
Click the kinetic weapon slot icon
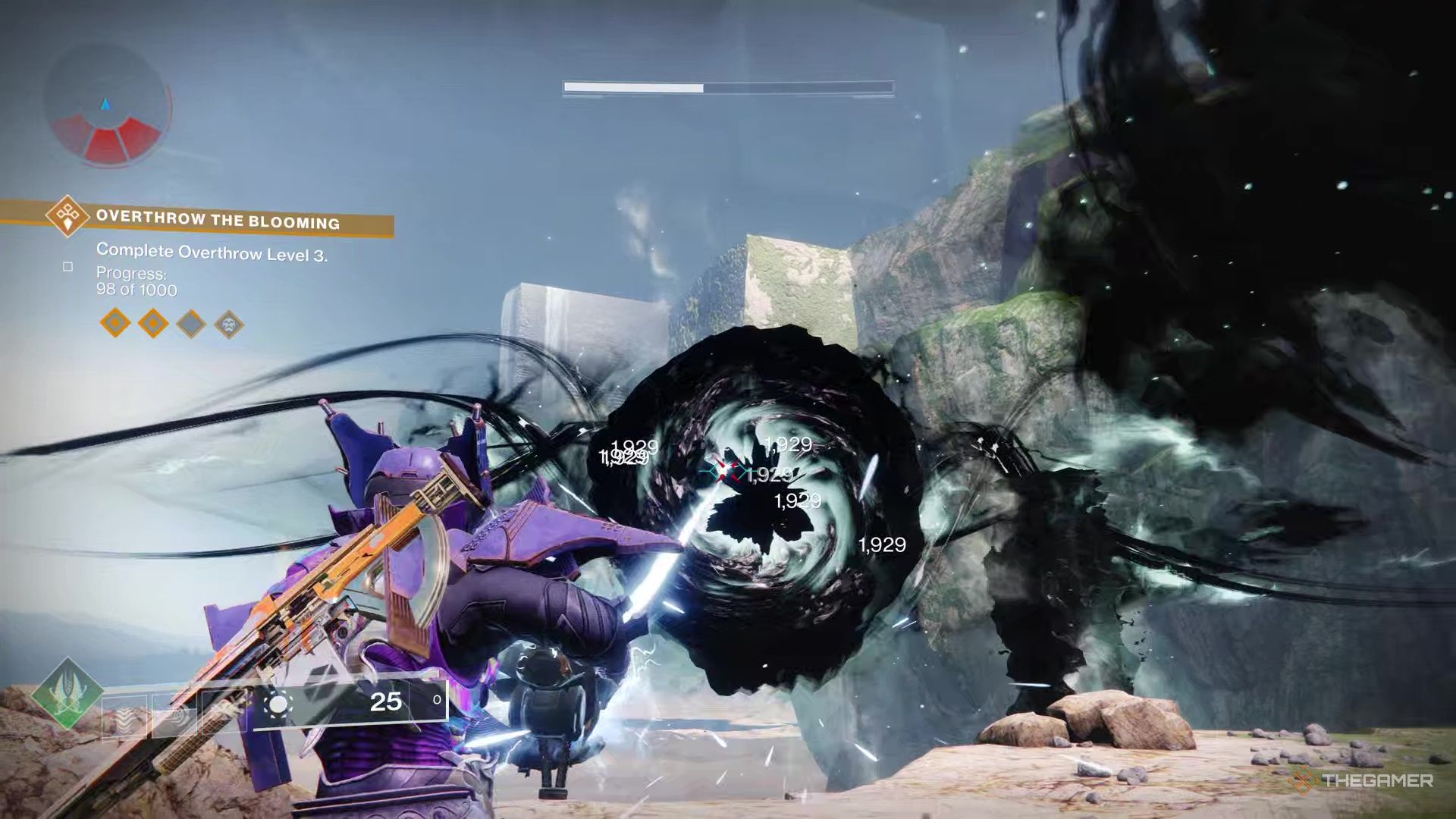pyautogui.click(x=125, y=714)
